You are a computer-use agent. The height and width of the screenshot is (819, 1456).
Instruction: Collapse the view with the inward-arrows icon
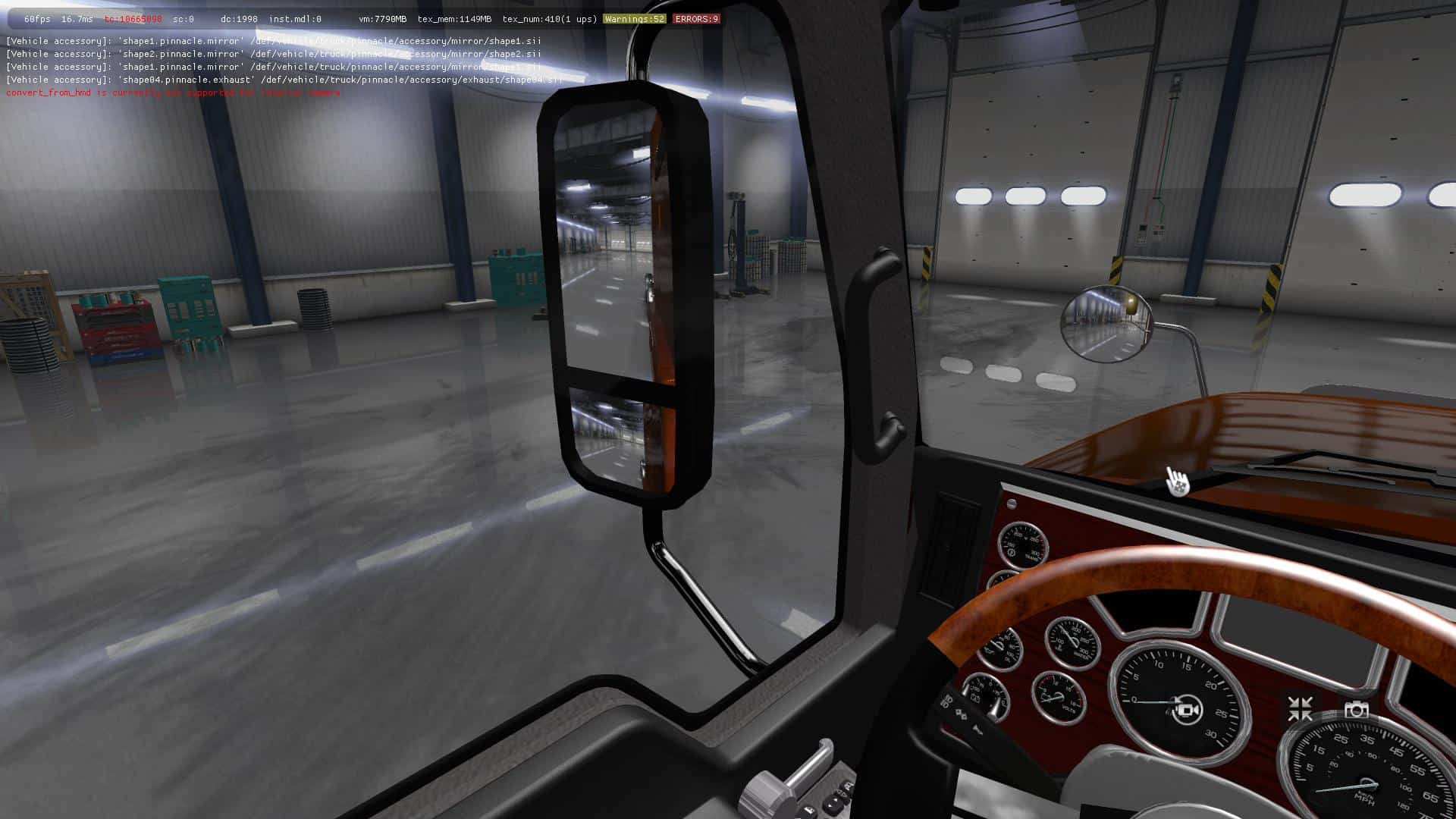pos(1300,709)
